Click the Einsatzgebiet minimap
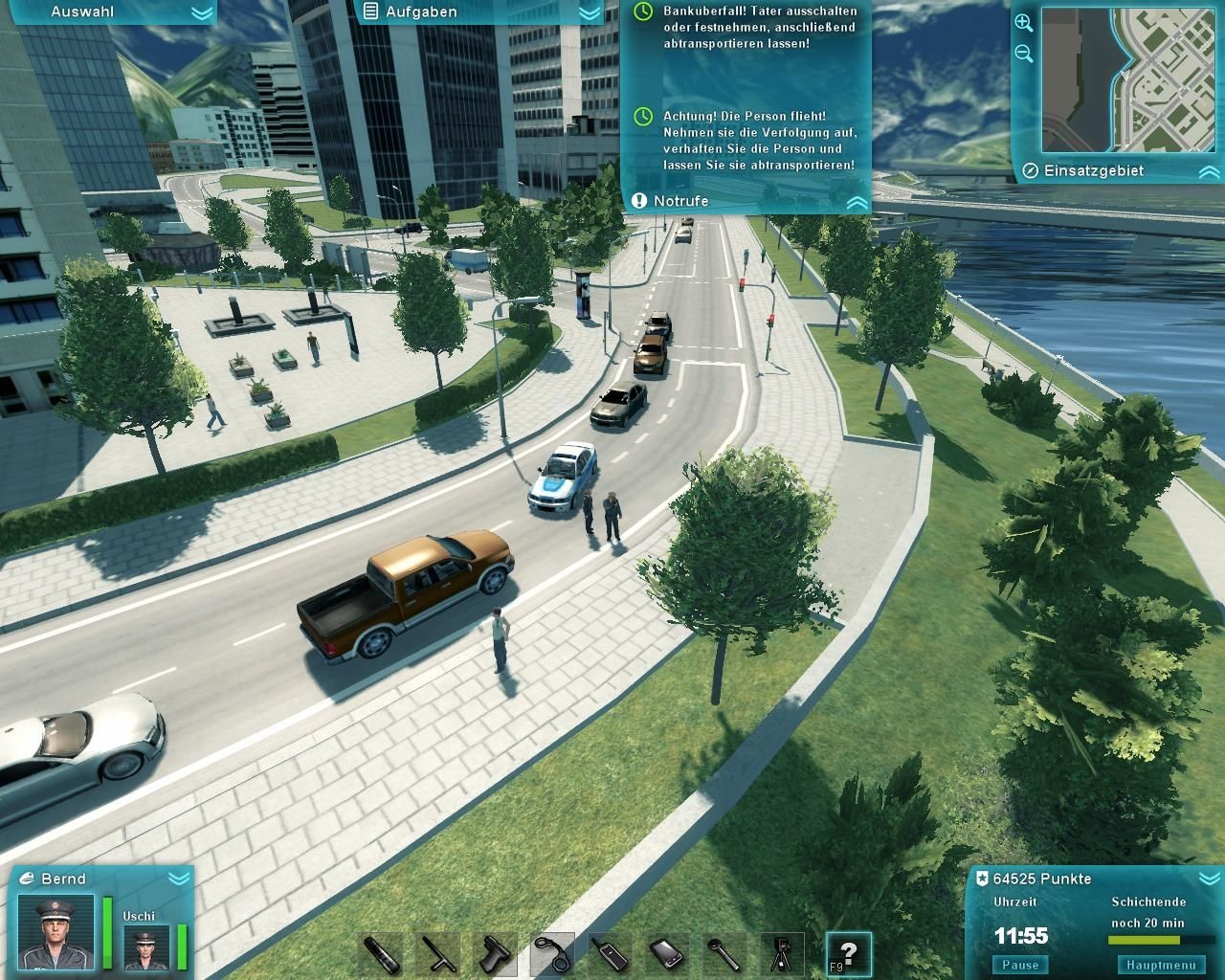The image size is (1225, 980). coord(1128,80)
